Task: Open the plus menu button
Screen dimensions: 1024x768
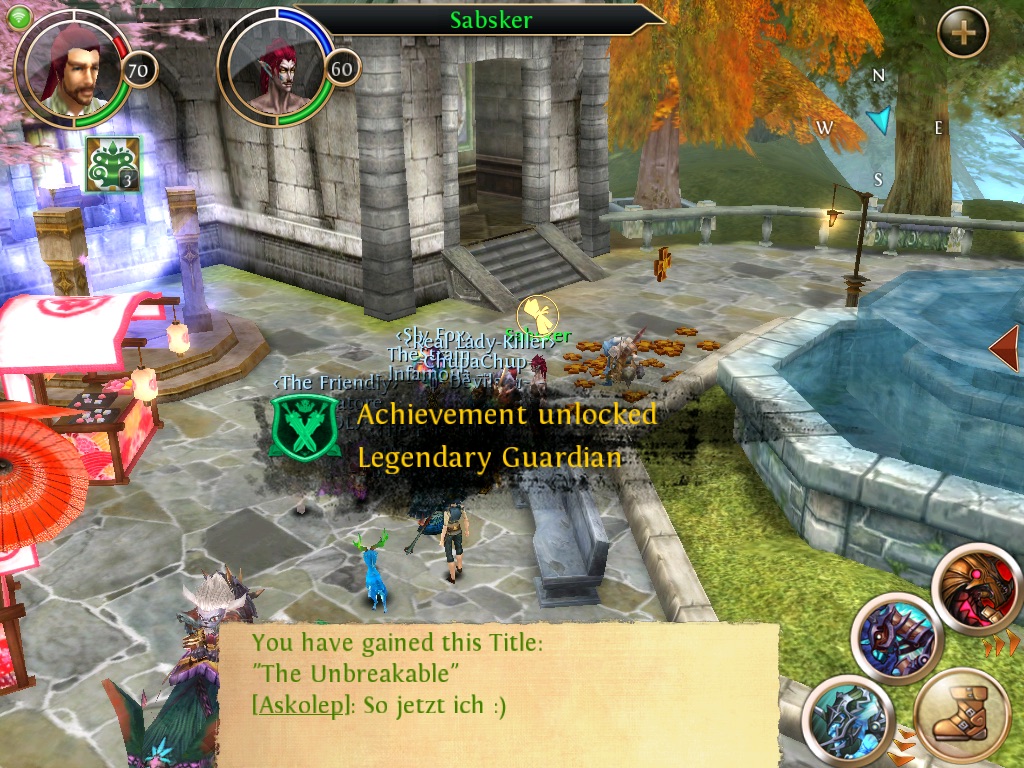Action: (962, 33)
